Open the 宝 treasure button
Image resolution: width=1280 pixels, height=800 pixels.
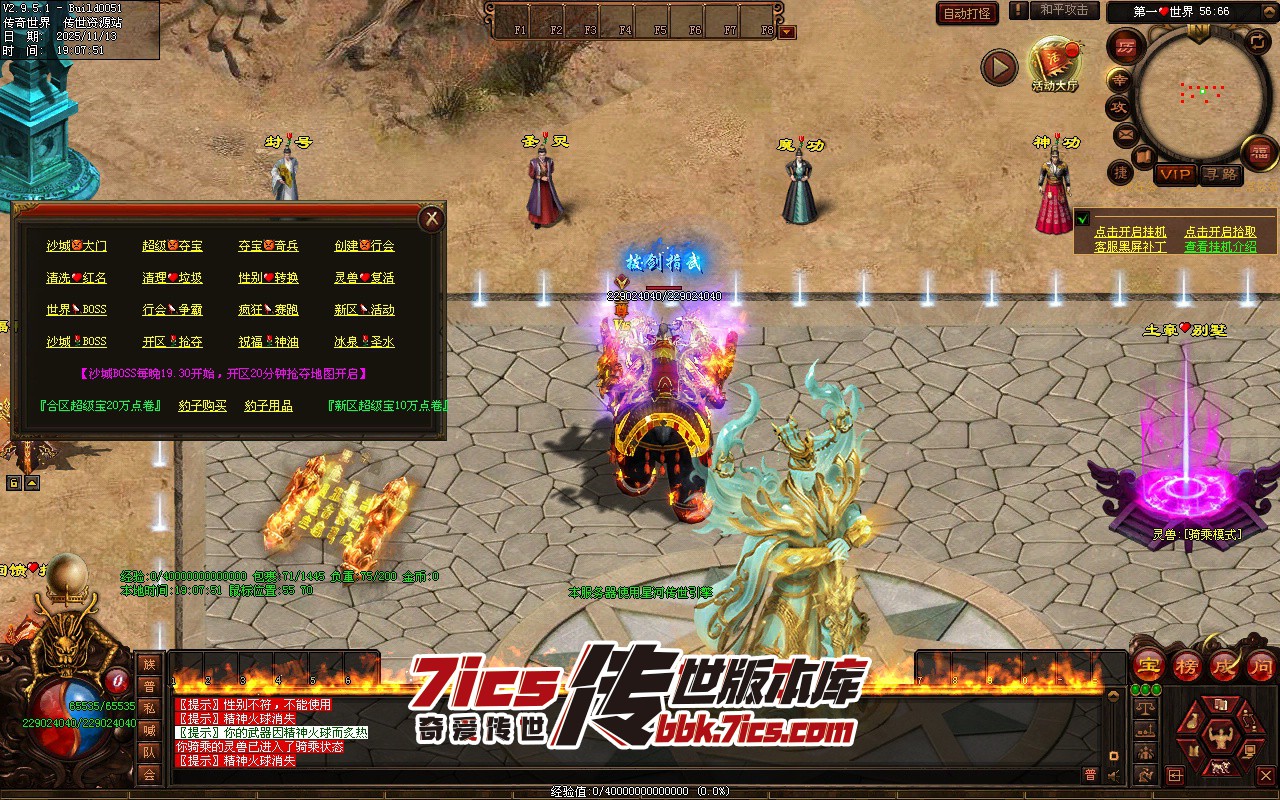coord(1149,666)
